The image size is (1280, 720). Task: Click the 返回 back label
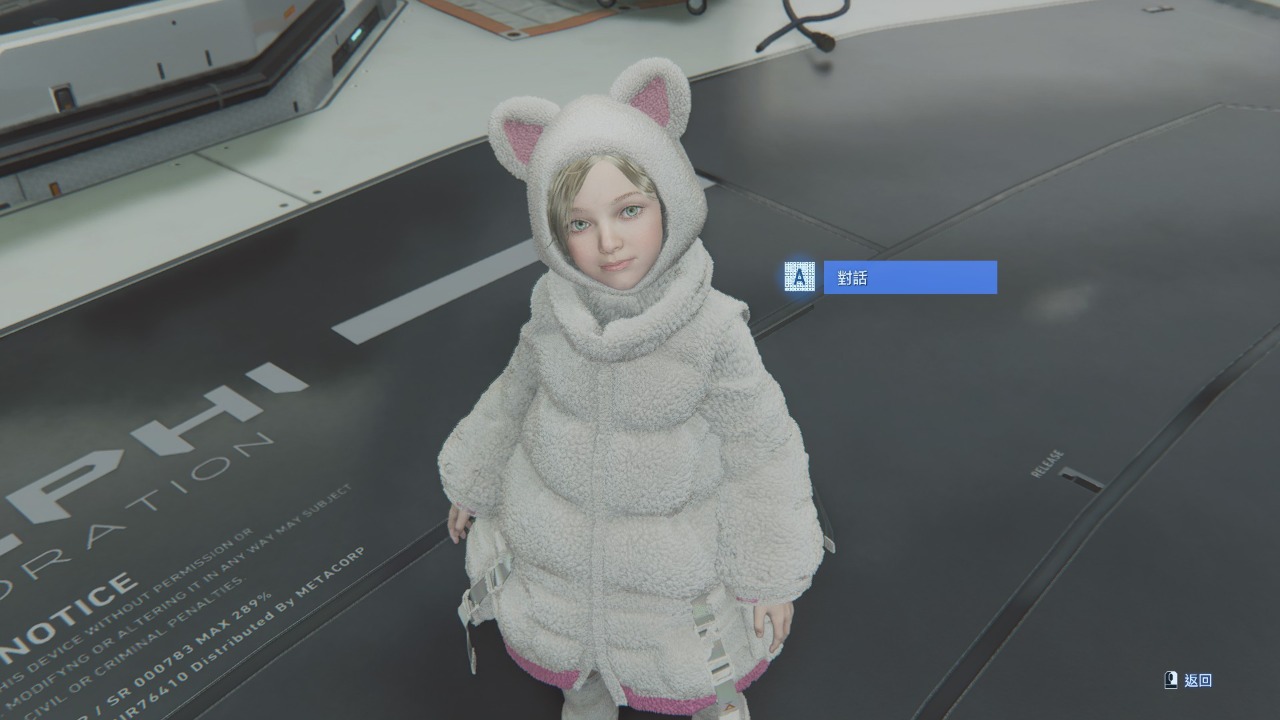tap(1197, 680)
